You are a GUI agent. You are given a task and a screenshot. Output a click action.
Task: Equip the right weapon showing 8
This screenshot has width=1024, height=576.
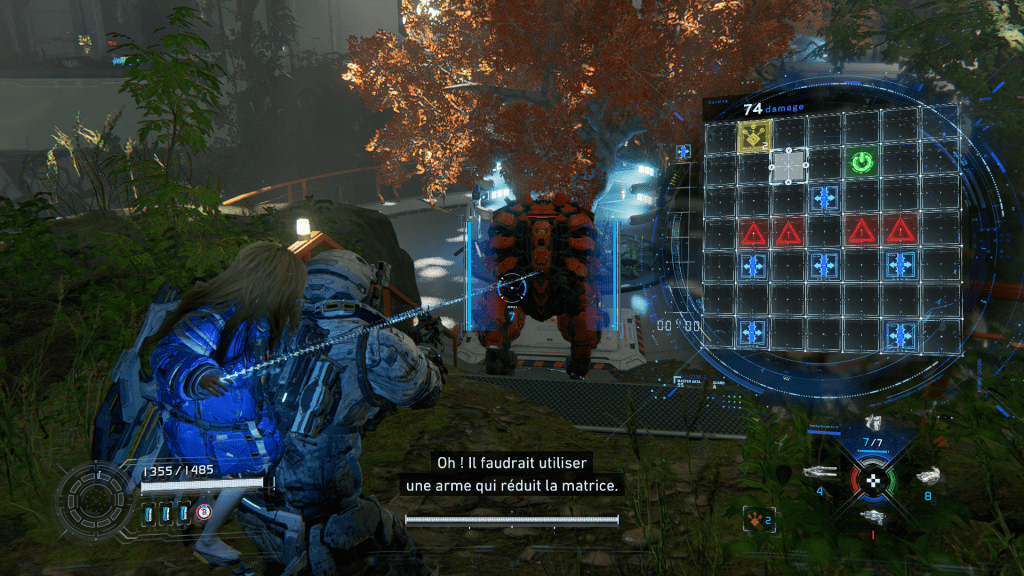tap(926, 477)
